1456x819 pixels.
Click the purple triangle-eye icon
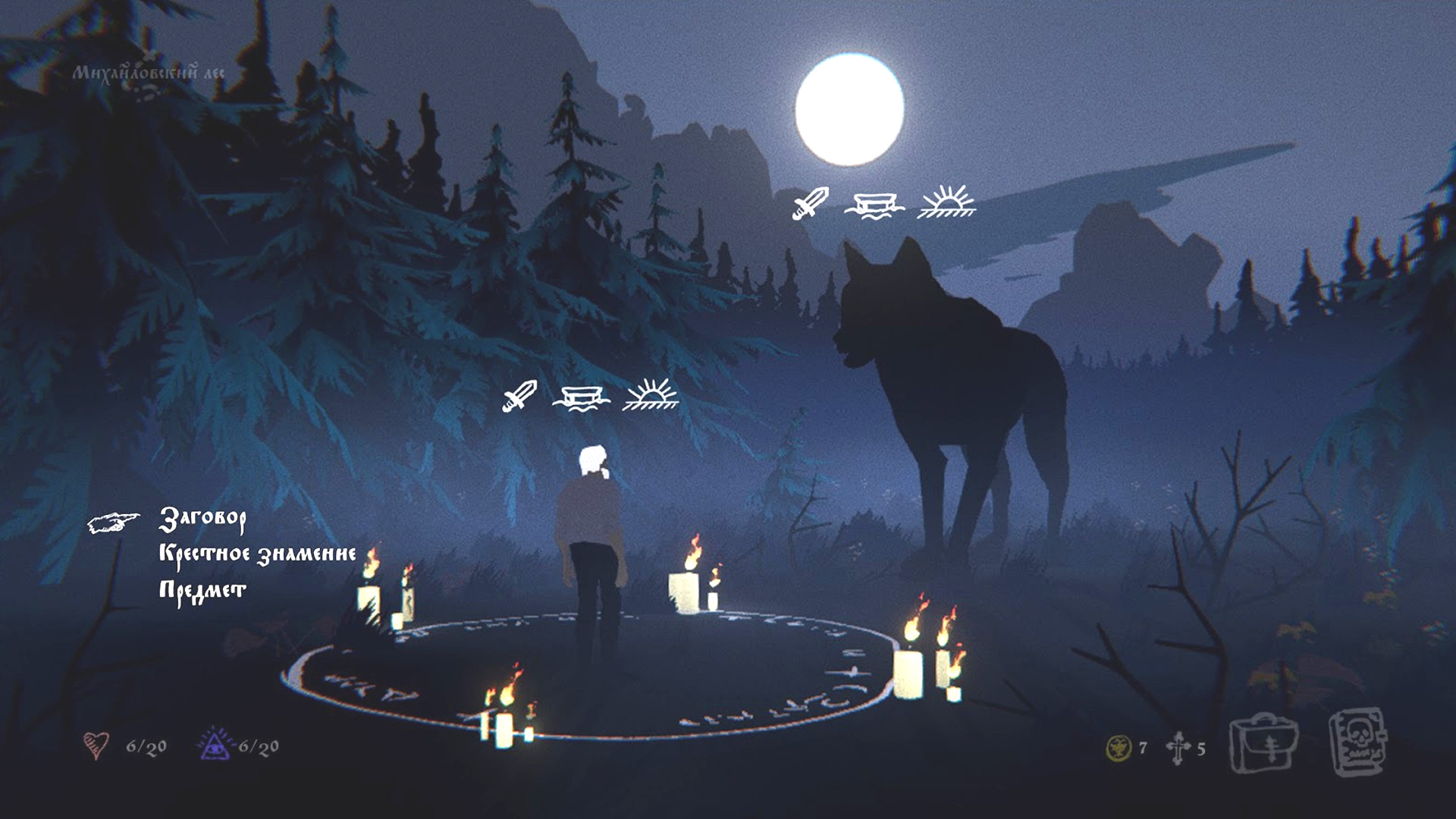click(215, 745)
